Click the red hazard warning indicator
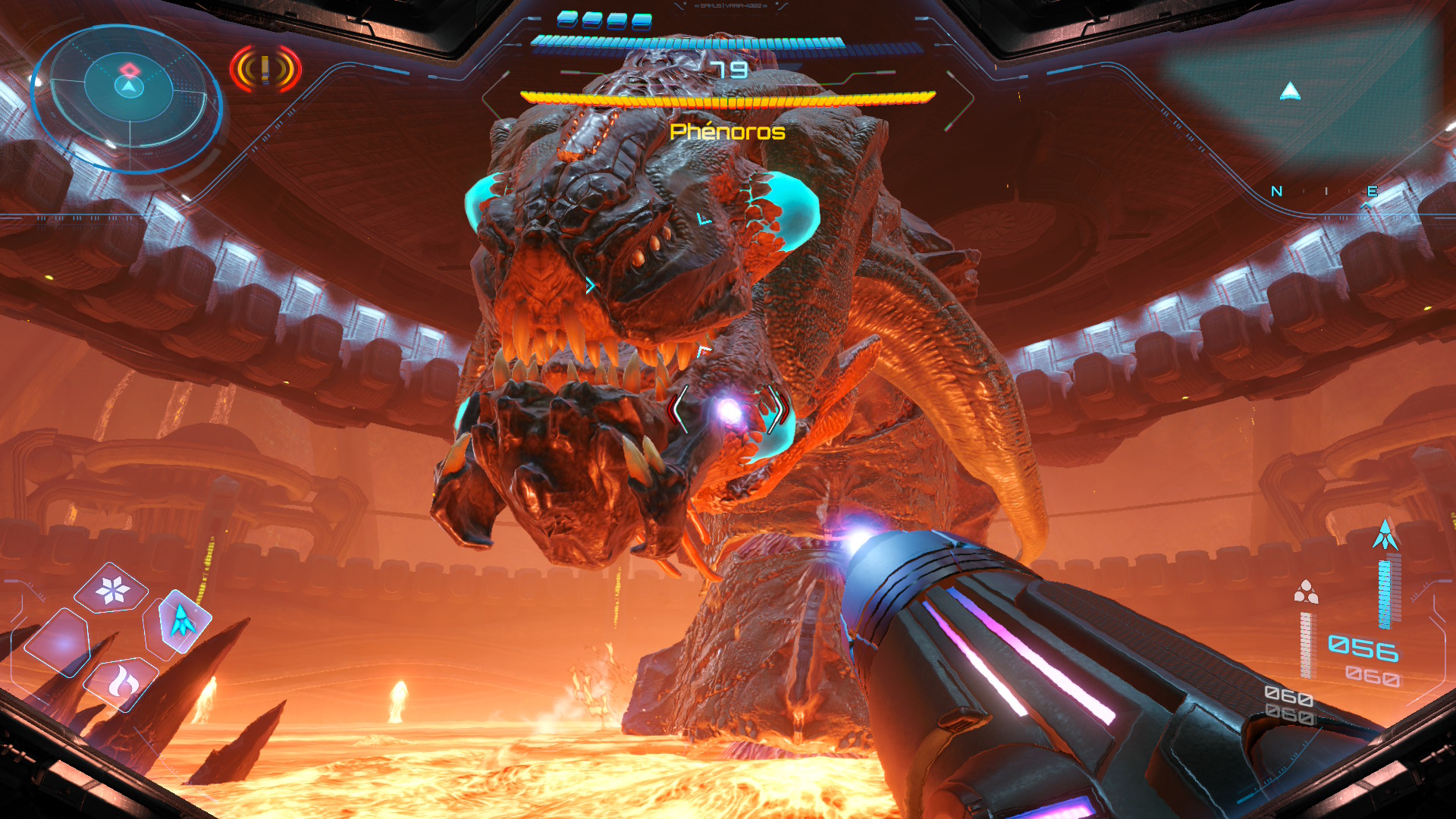 pos(265,70)
